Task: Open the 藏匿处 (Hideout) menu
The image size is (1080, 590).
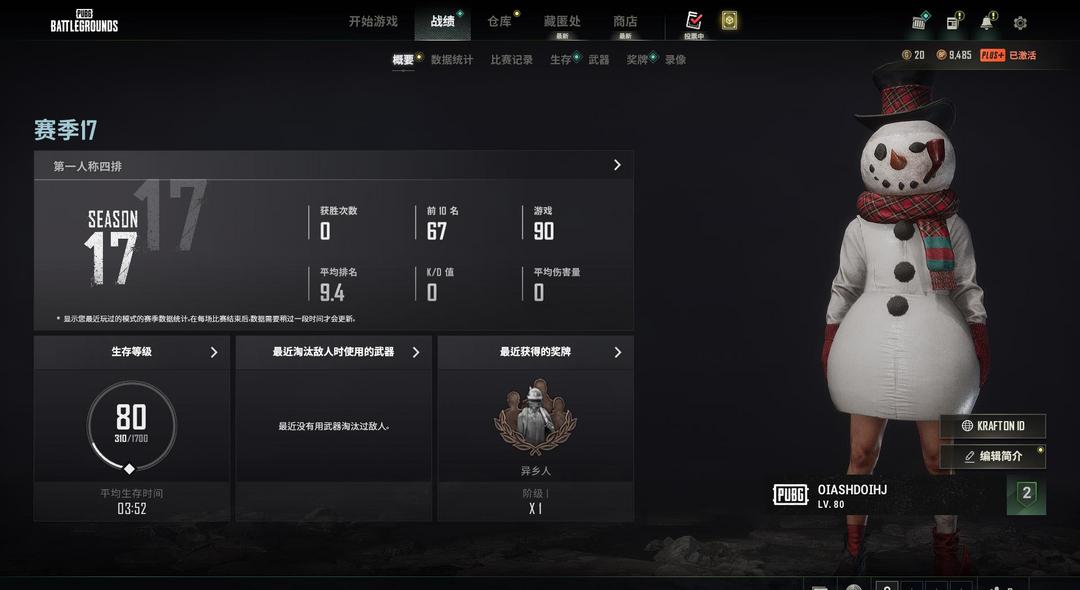Action: coord(562,21)
